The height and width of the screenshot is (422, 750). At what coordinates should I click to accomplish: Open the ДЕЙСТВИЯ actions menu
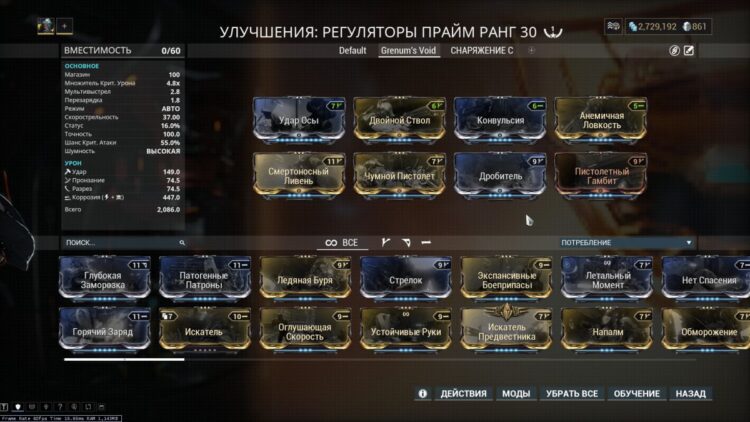(x=463, y=394)
